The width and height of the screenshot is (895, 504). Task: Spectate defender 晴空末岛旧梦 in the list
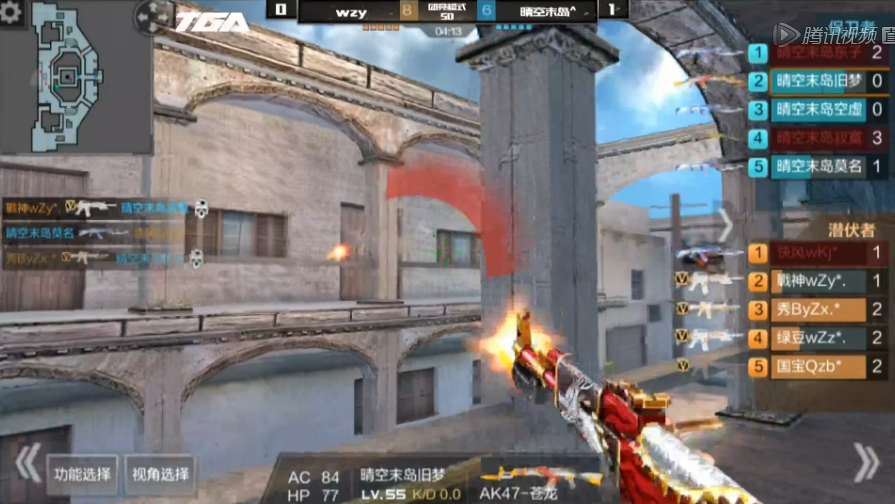point(818,81)
